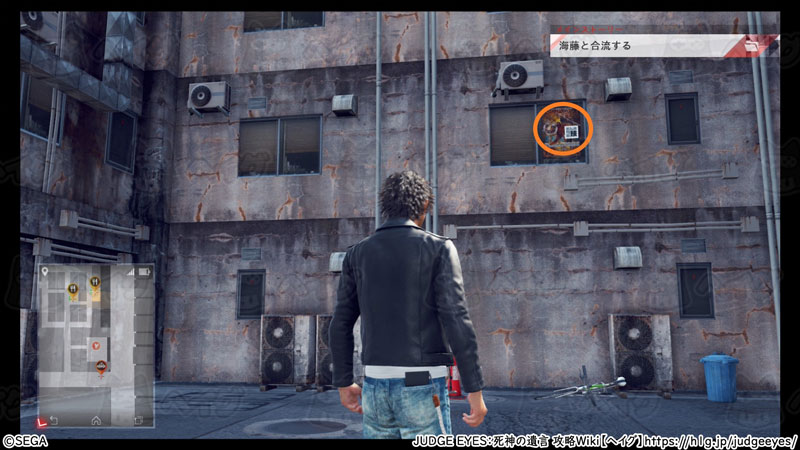The height and width of the screenshot is (450, 800).
Task: Click the folder icon on the objective banner
Action: point(751,45)
